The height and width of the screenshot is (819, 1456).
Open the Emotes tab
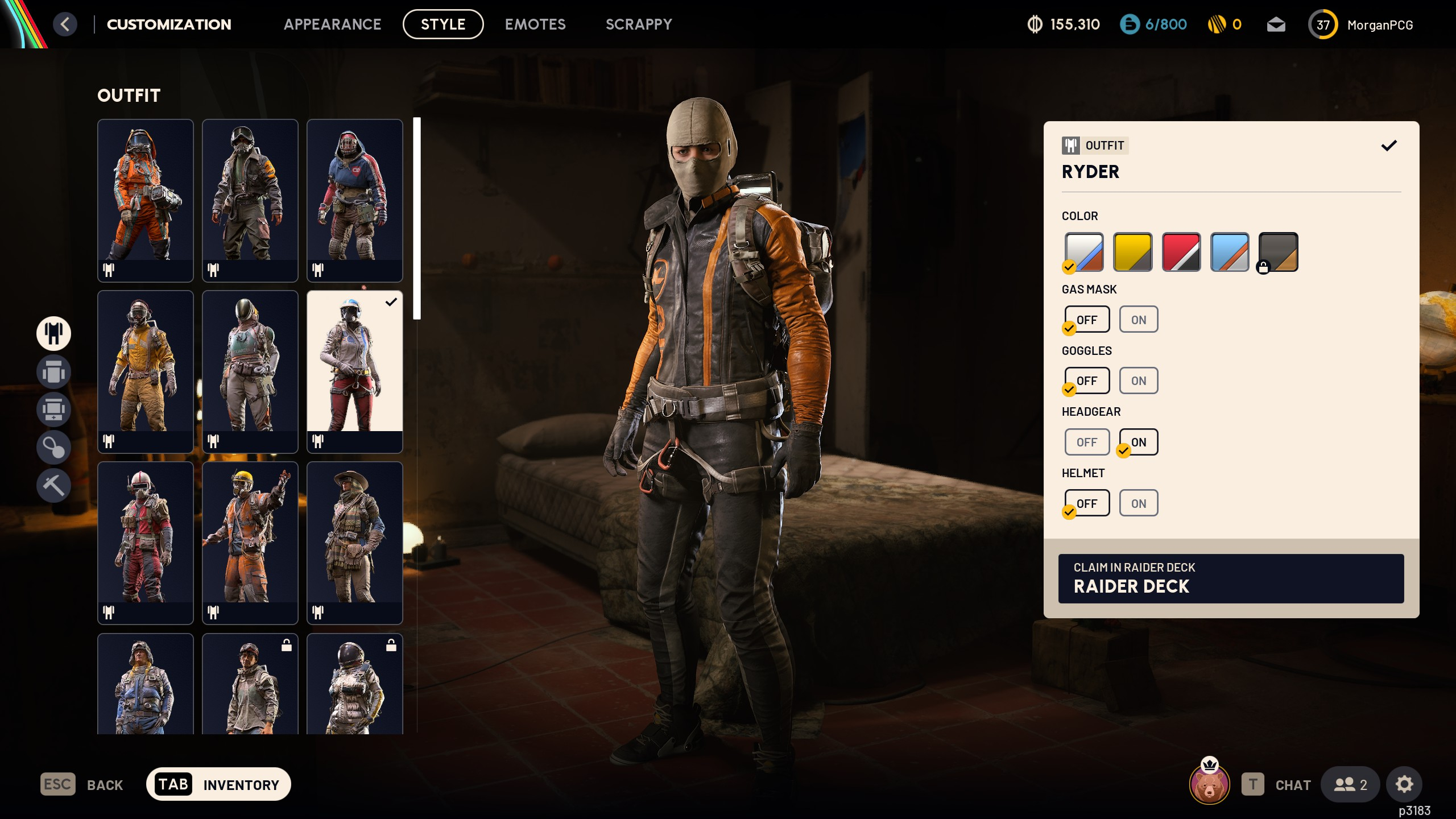click(535, 24)
